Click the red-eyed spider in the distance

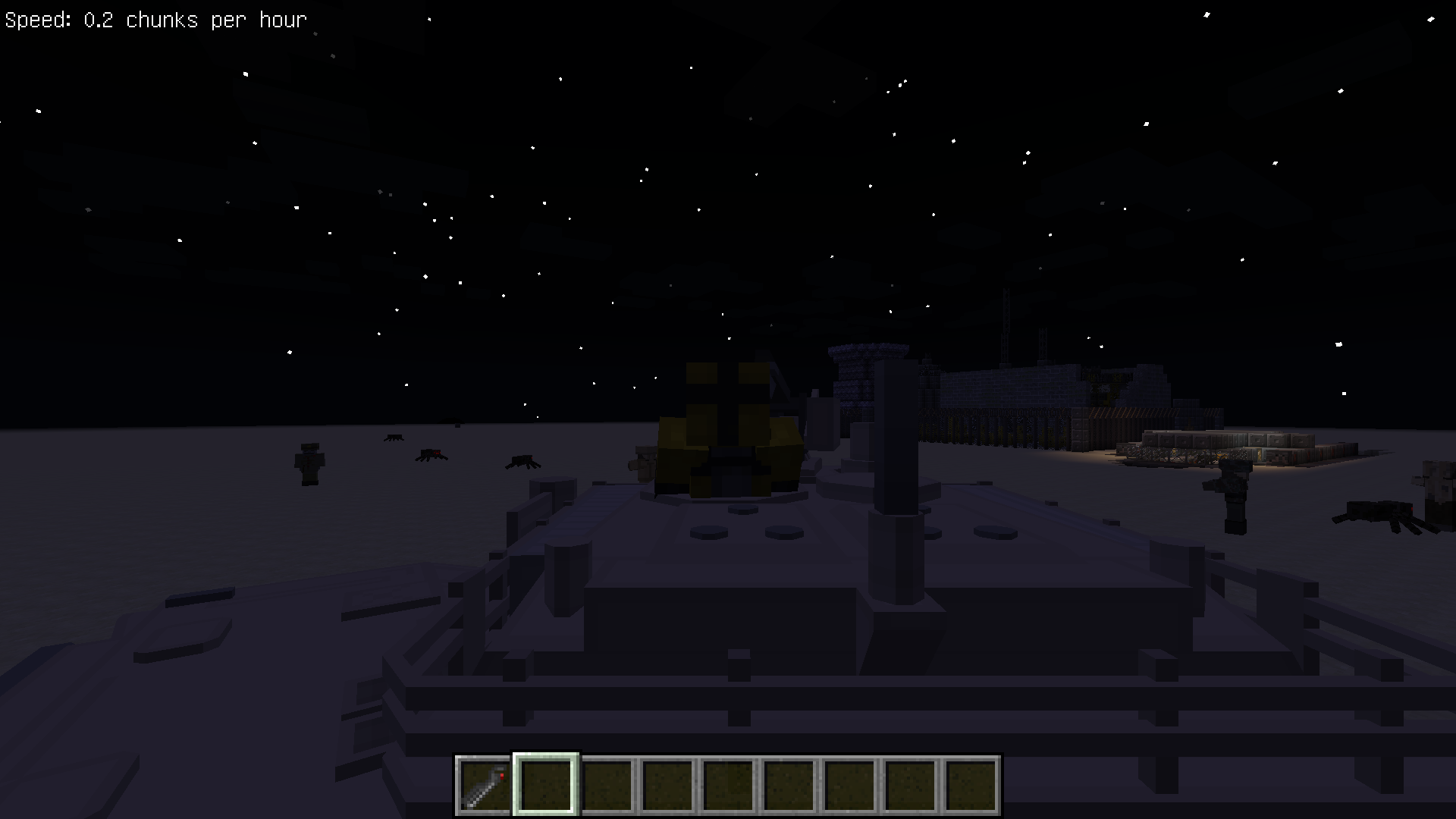429,455
